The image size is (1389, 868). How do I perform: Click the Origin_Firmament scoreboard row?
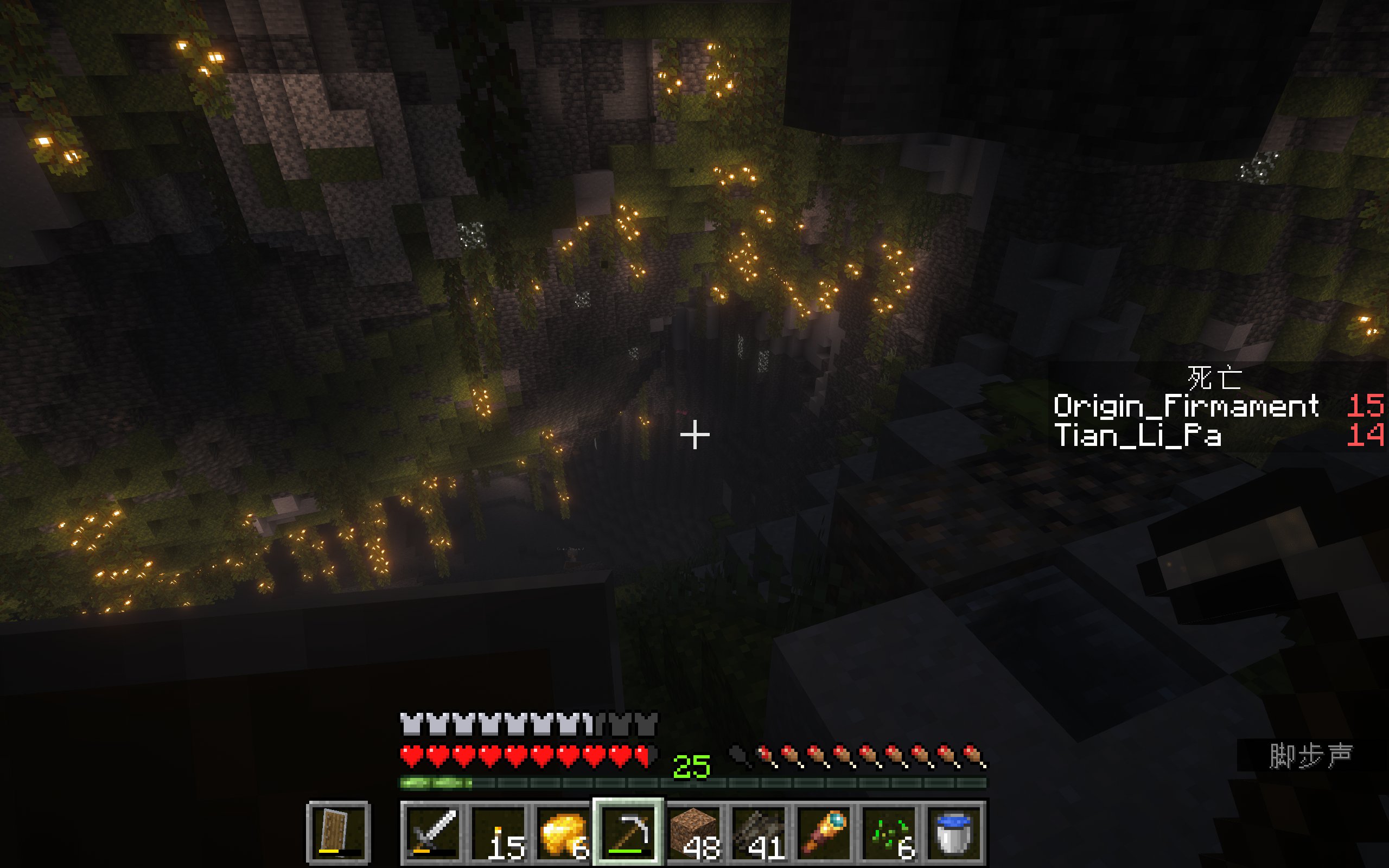click(x=1217, y=406)
